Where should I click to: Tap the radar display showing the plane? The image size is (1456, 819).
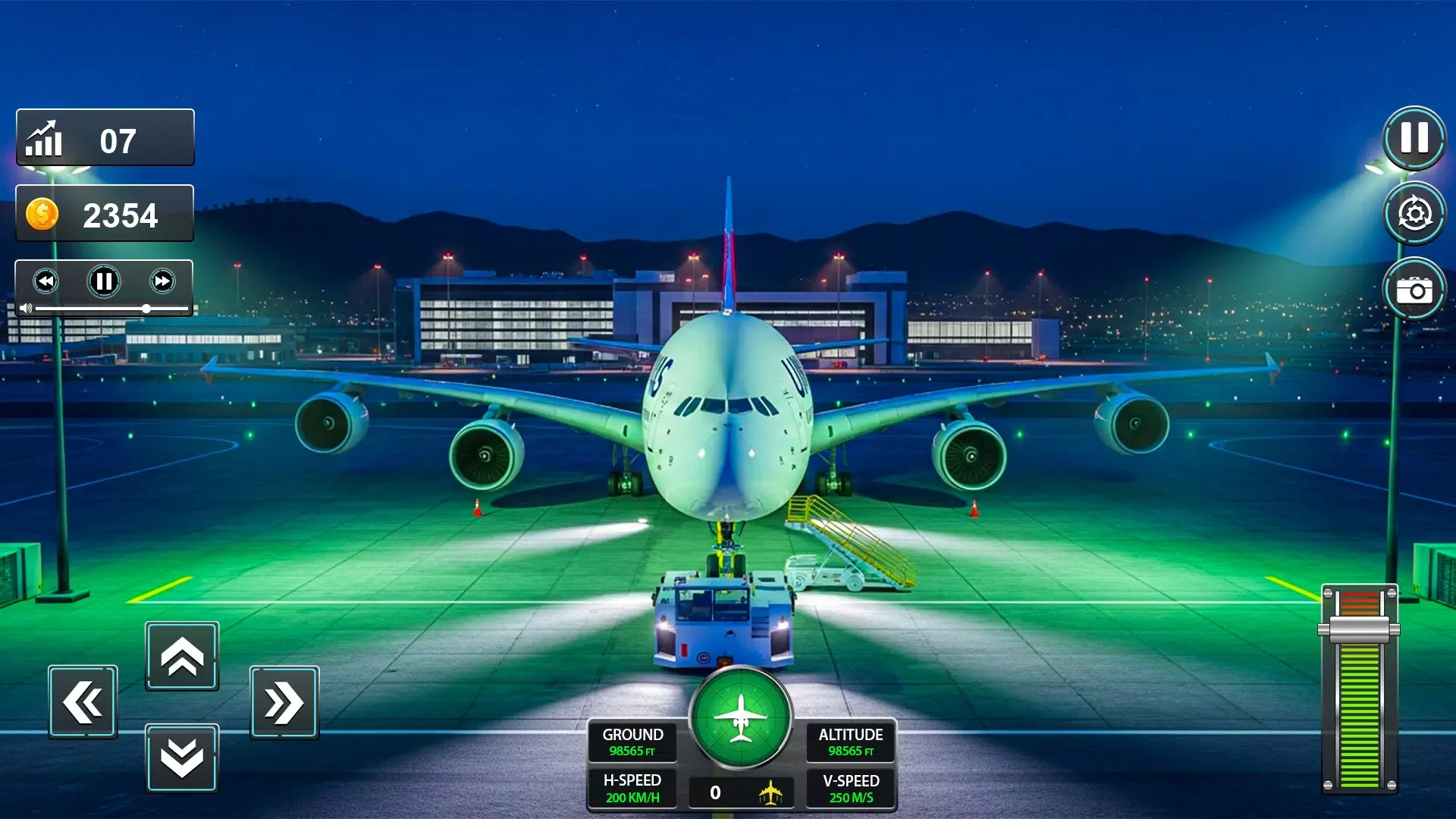pyautogui.click(x=741, y=719)
